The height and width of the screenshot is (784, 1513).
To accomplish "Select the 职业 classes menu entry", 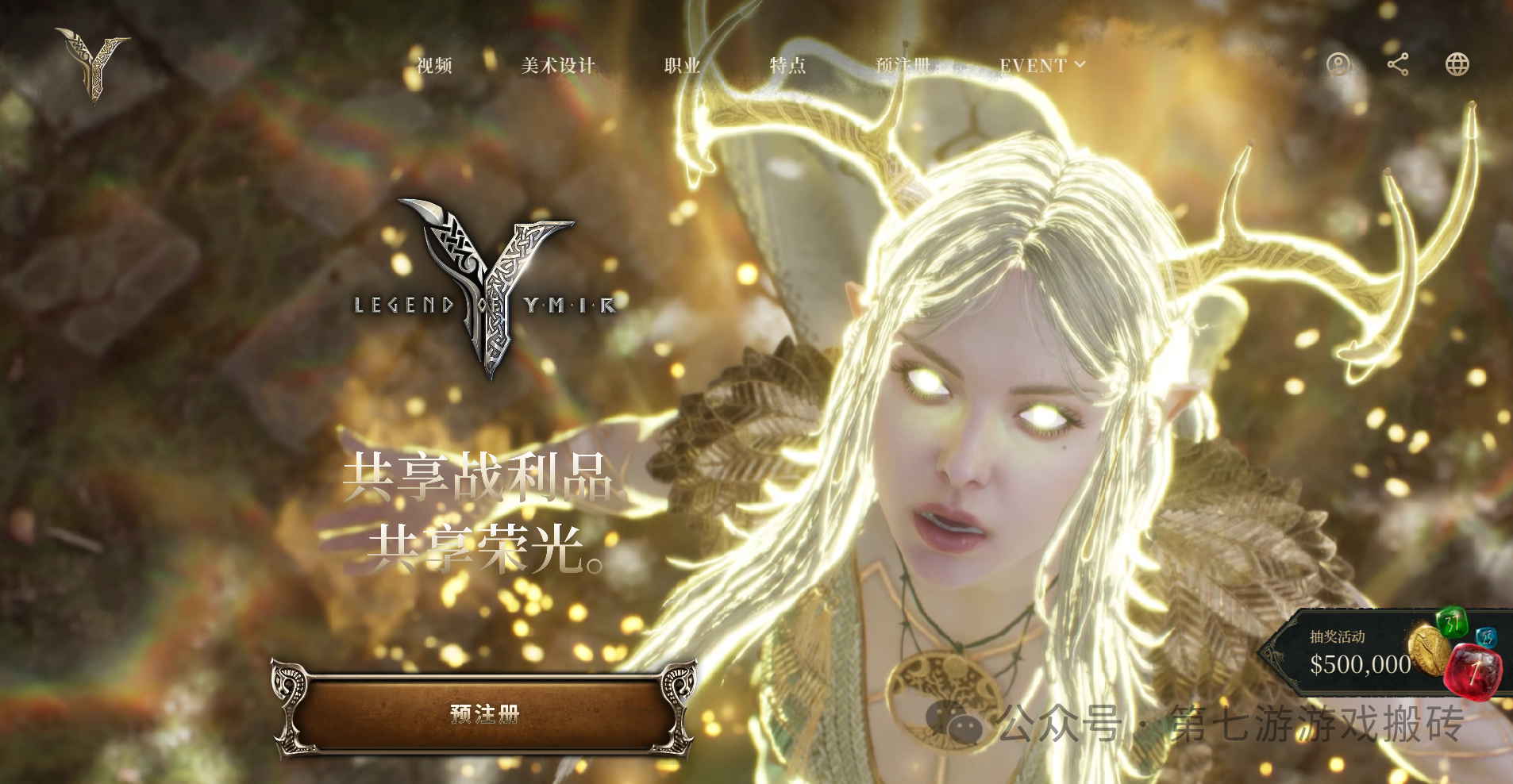I will click(x=682, y=66).
